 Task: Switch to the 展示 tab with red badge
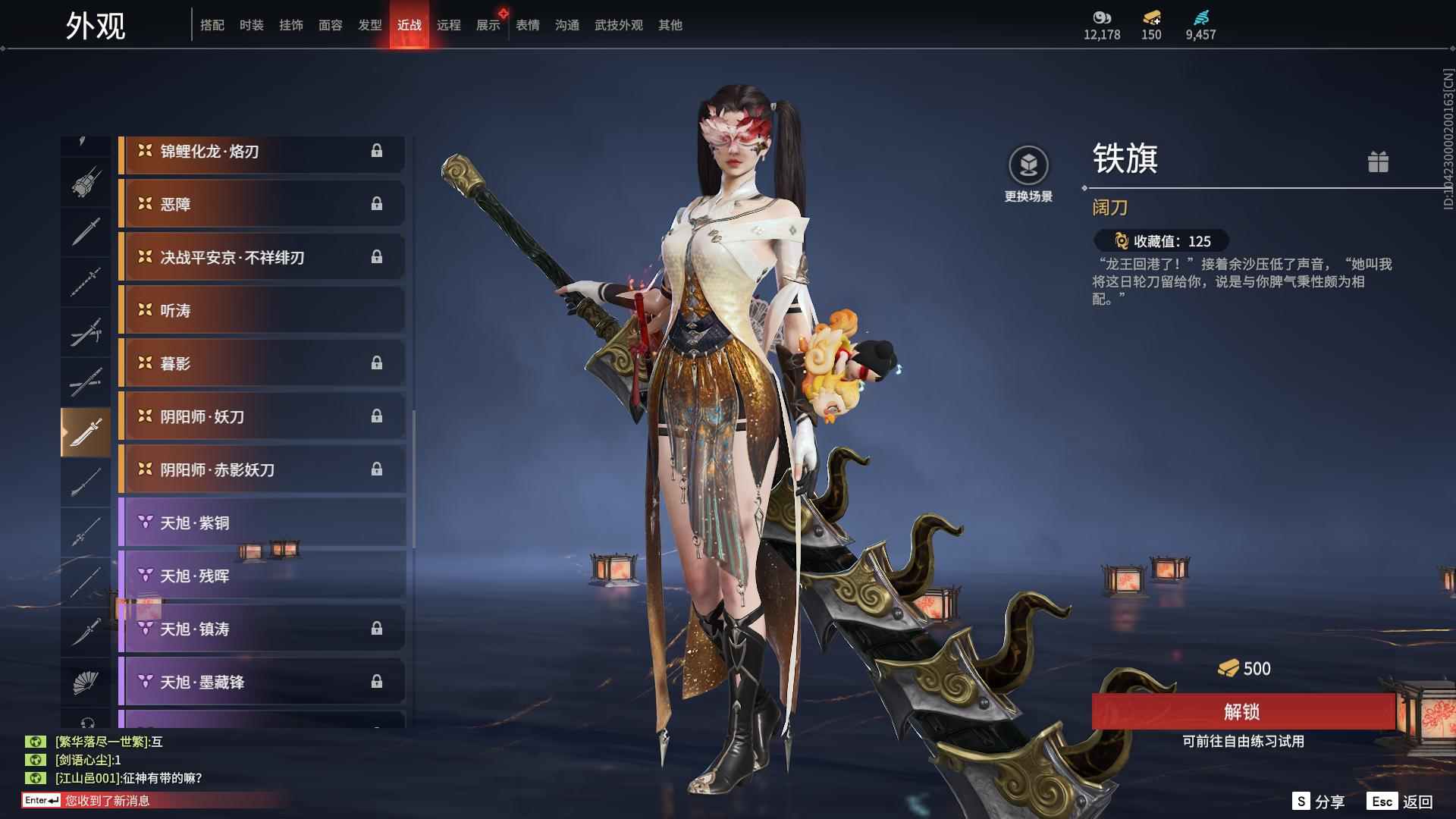pos(488,24)
